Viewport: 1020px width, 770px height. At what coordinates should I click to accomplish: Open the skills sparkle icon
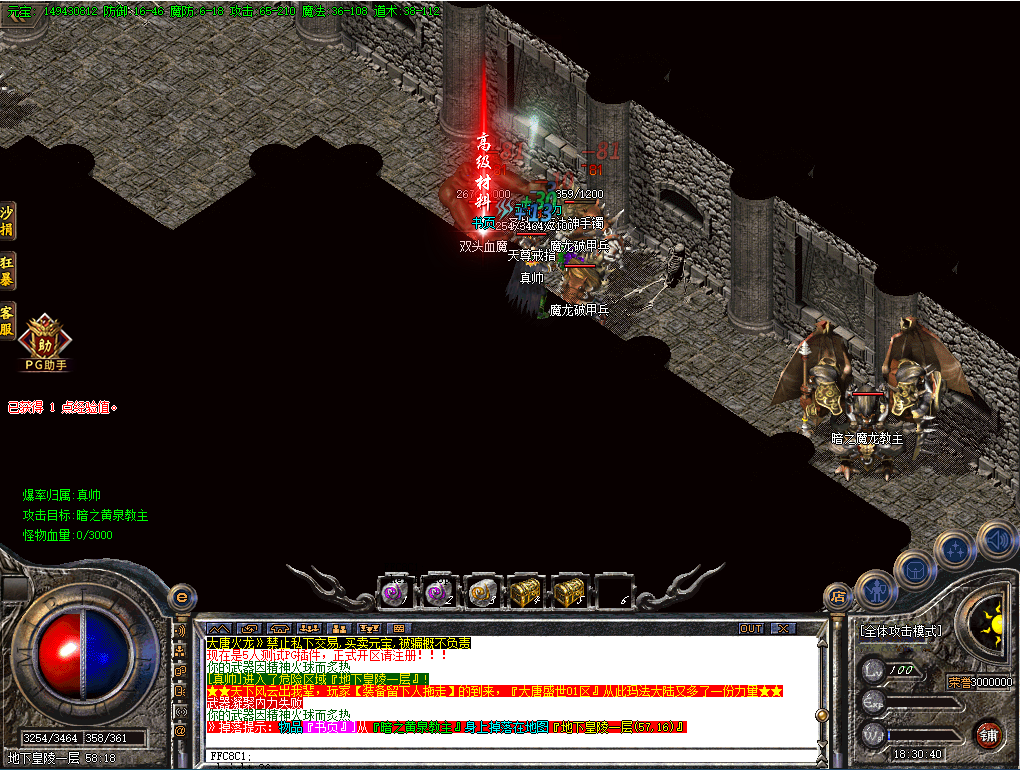tap(955, 549)
